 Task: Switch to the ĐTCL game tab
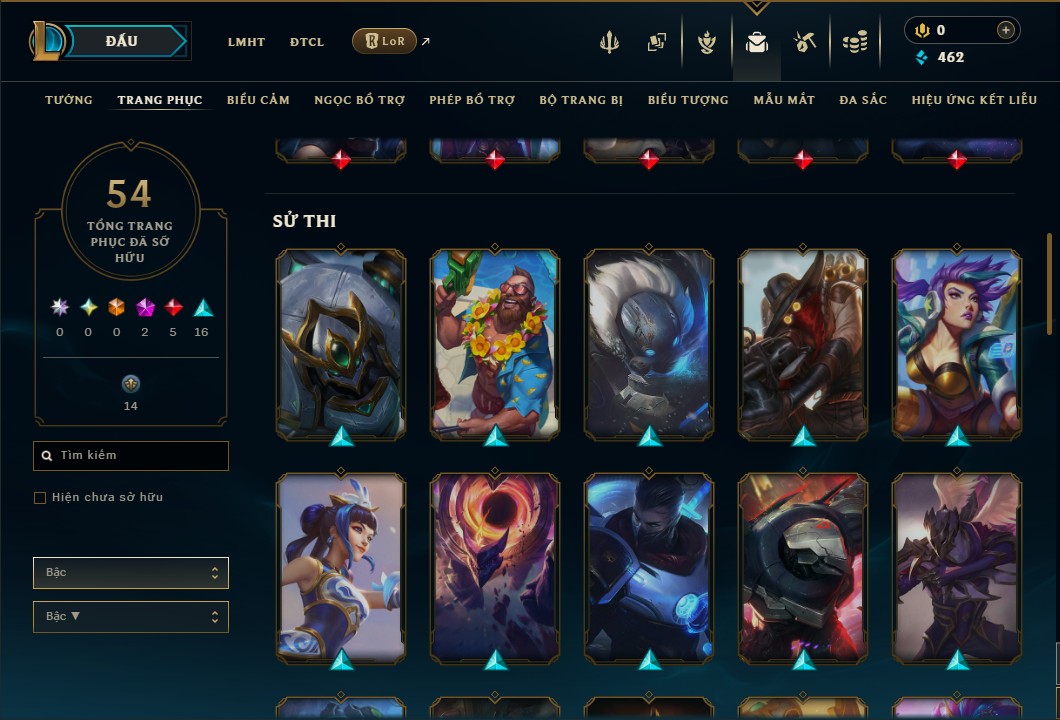click(307, 42)
